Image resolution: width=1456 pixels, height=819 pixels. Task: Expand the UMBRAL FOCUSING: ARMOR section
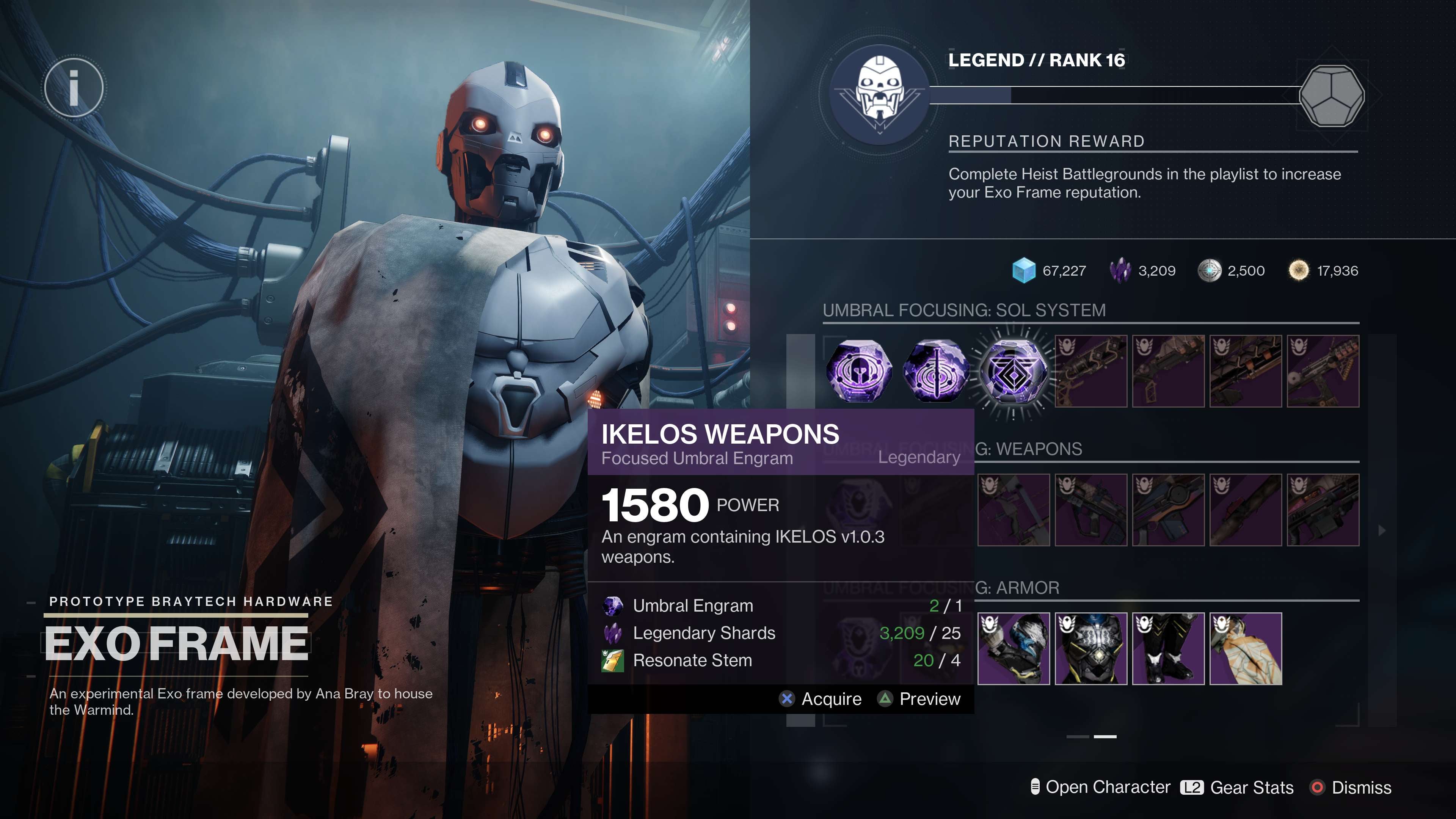pos(1017,588)
